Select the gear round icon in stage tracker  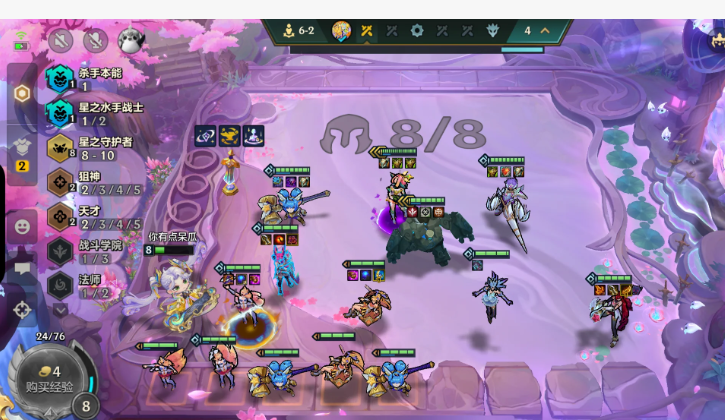(x=417, y=31)
